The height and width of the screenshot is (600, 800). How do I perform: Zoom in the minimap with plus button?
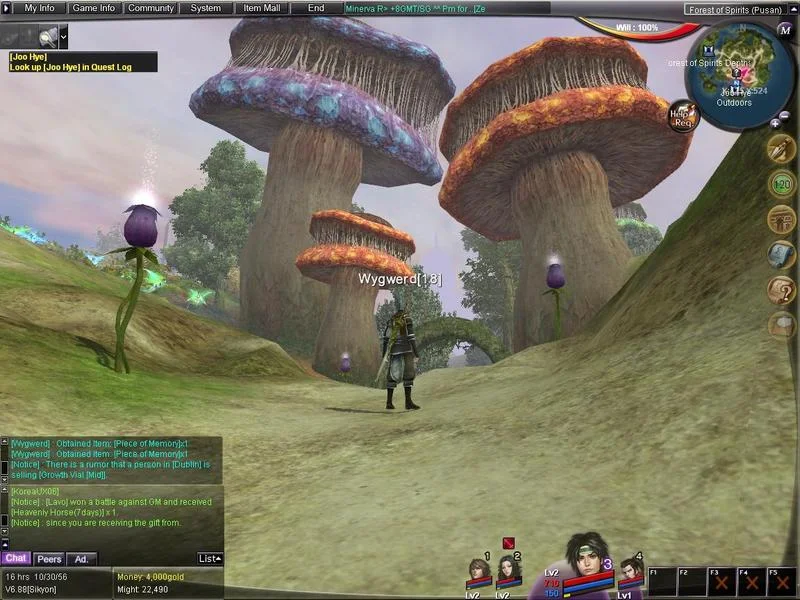775,123
